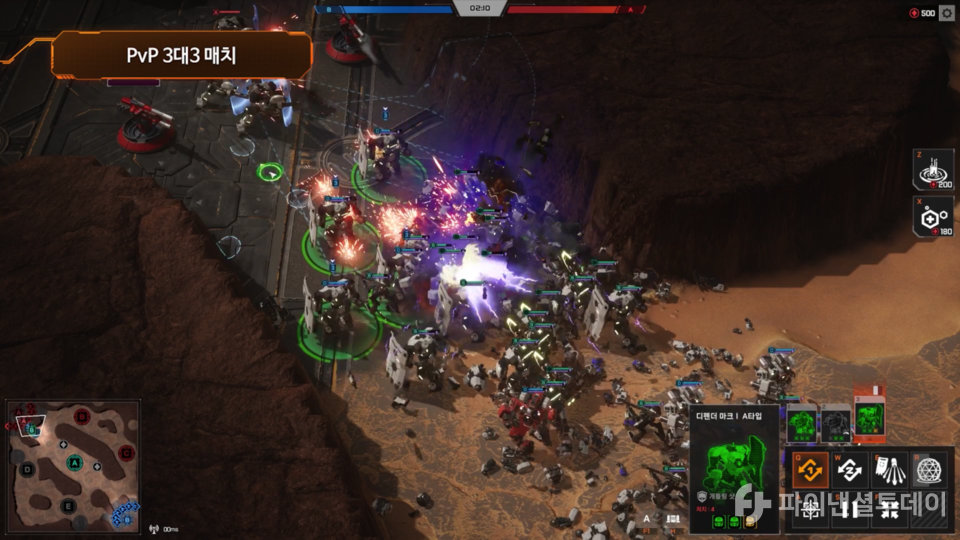This screenshot has width=960, height=540.
Task: Open the settings gear menu
Action: point(947,13)
